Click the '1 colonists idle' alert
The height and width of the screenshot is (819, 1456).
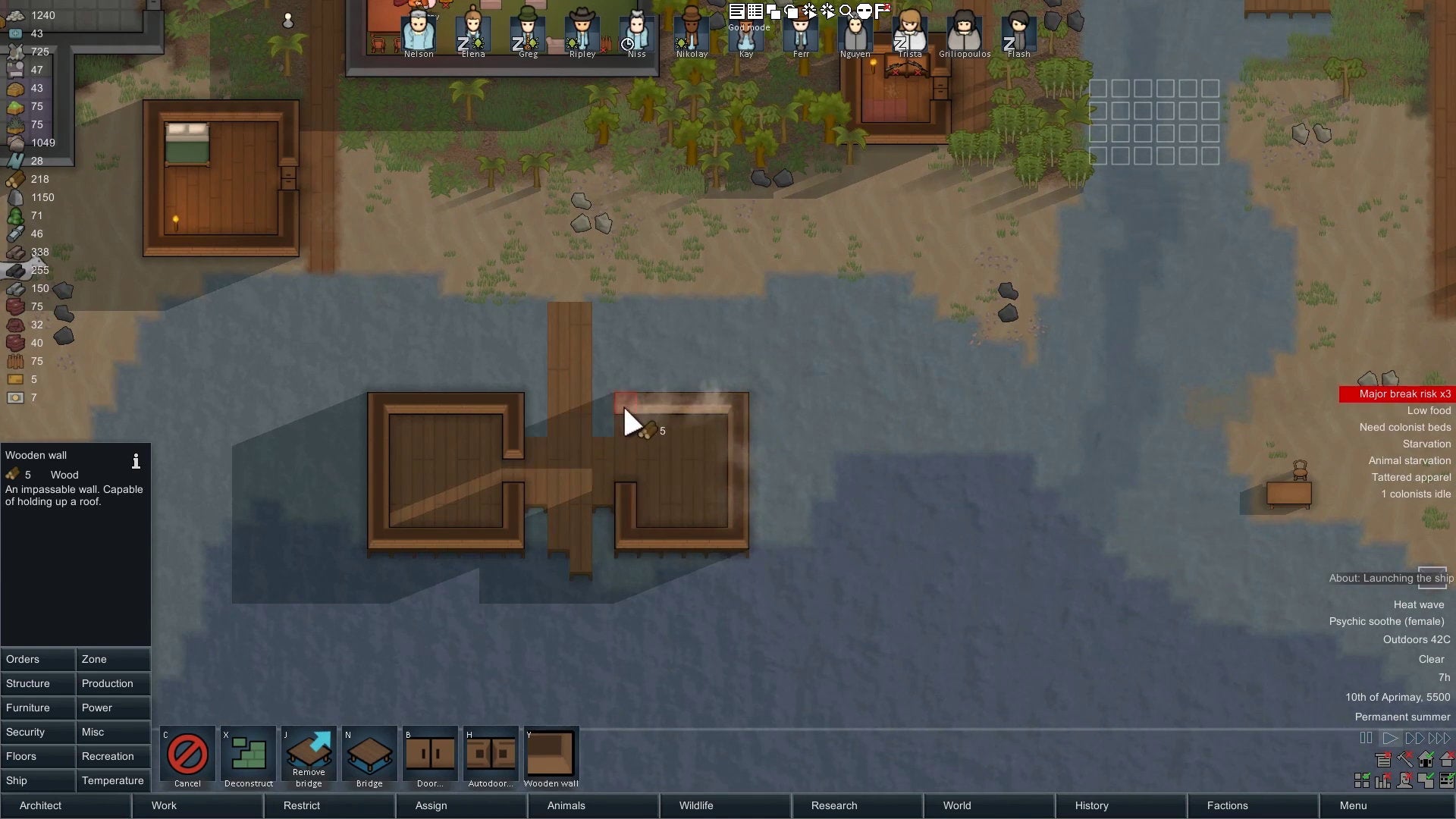click(1415, 494)
